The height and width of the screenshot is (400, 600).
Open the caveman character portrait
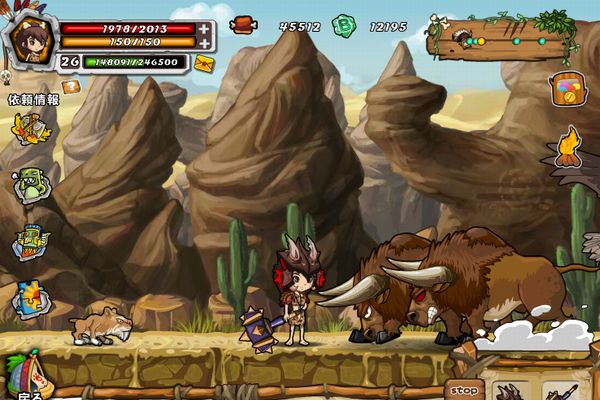click(x=29, y=39)
